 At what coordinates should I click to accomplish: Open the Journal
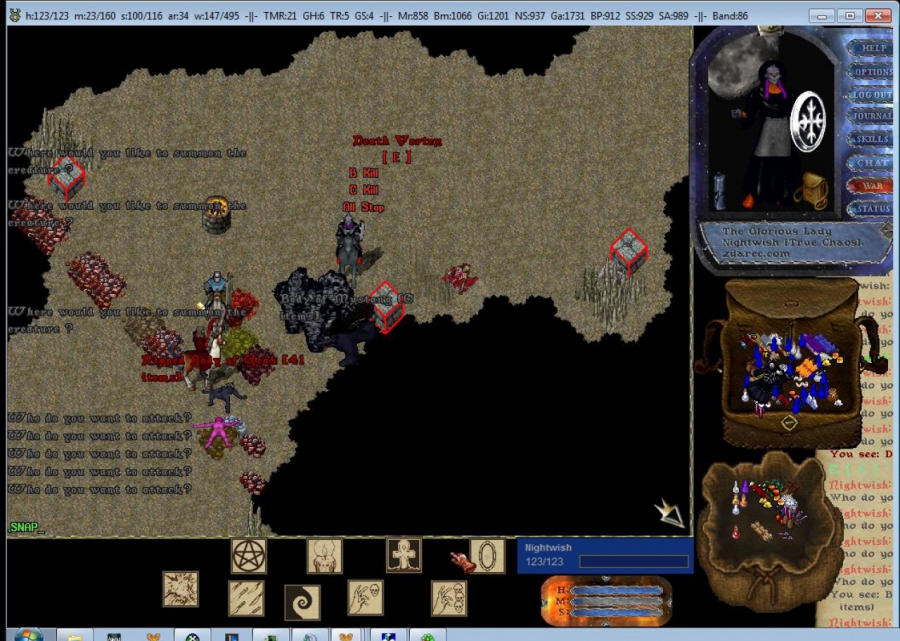[872, 117]
